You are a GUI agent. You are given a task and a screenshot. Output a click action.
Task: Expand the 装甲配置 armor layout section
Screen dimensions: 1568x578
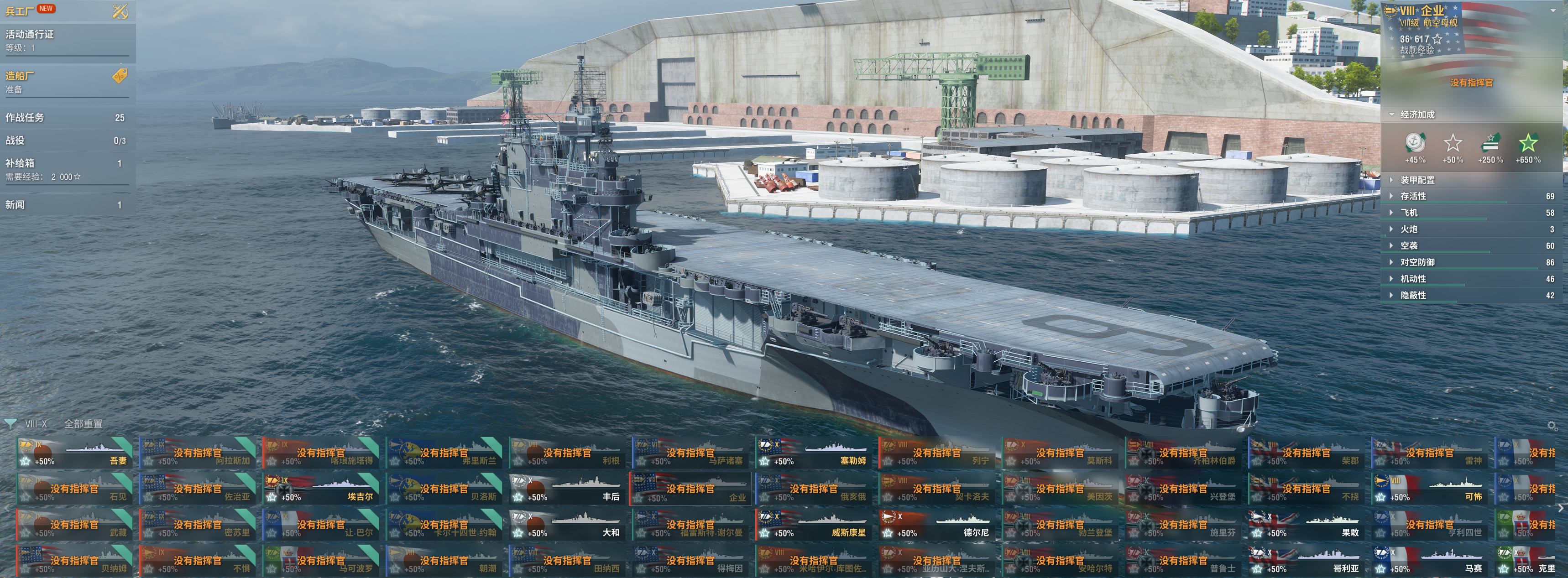point(1417,180)
